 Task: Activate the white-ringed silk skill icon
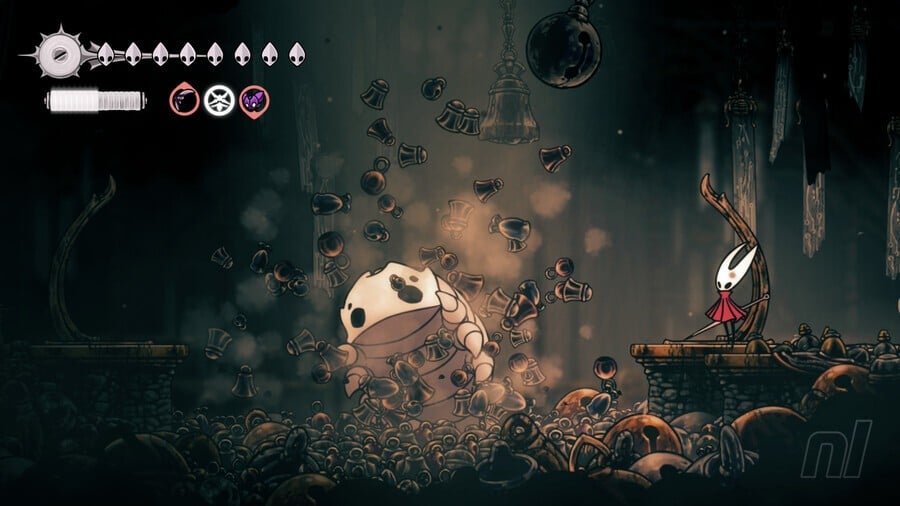pyautogui.click(x=219, y=99)
